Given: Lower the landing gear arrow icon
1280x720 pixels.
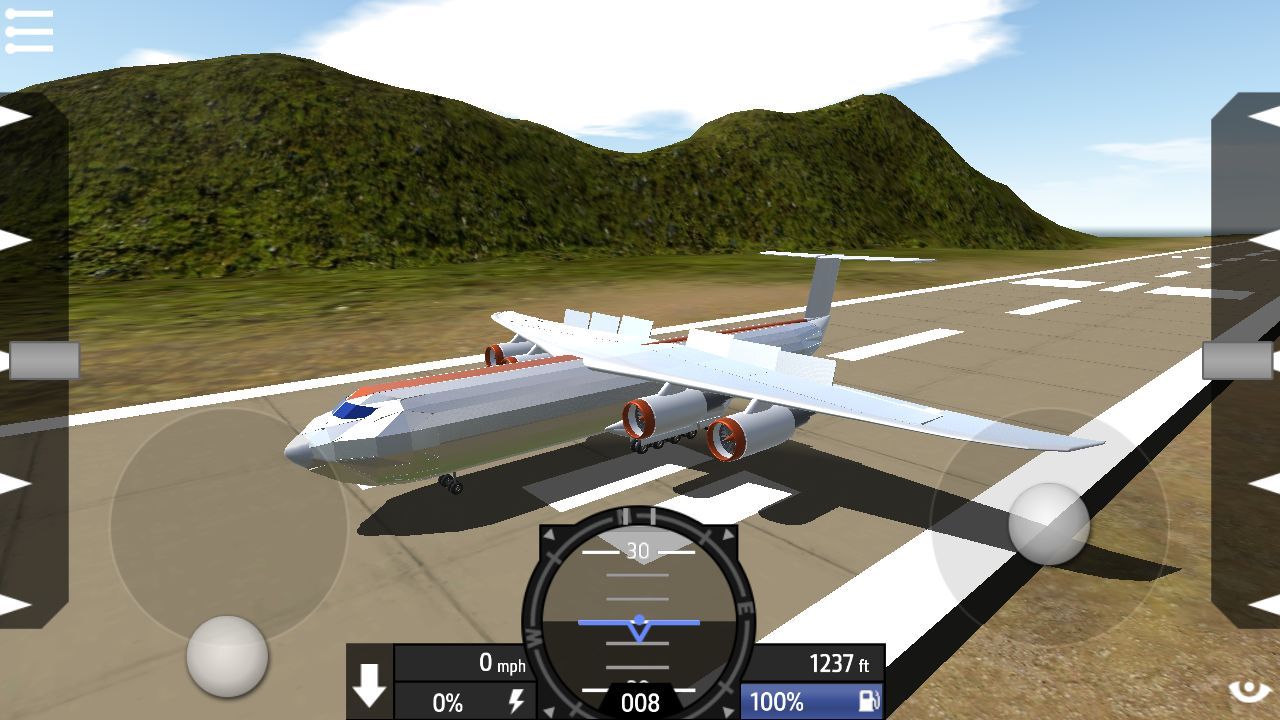Looking at the screenshot, I should [370, 687].
